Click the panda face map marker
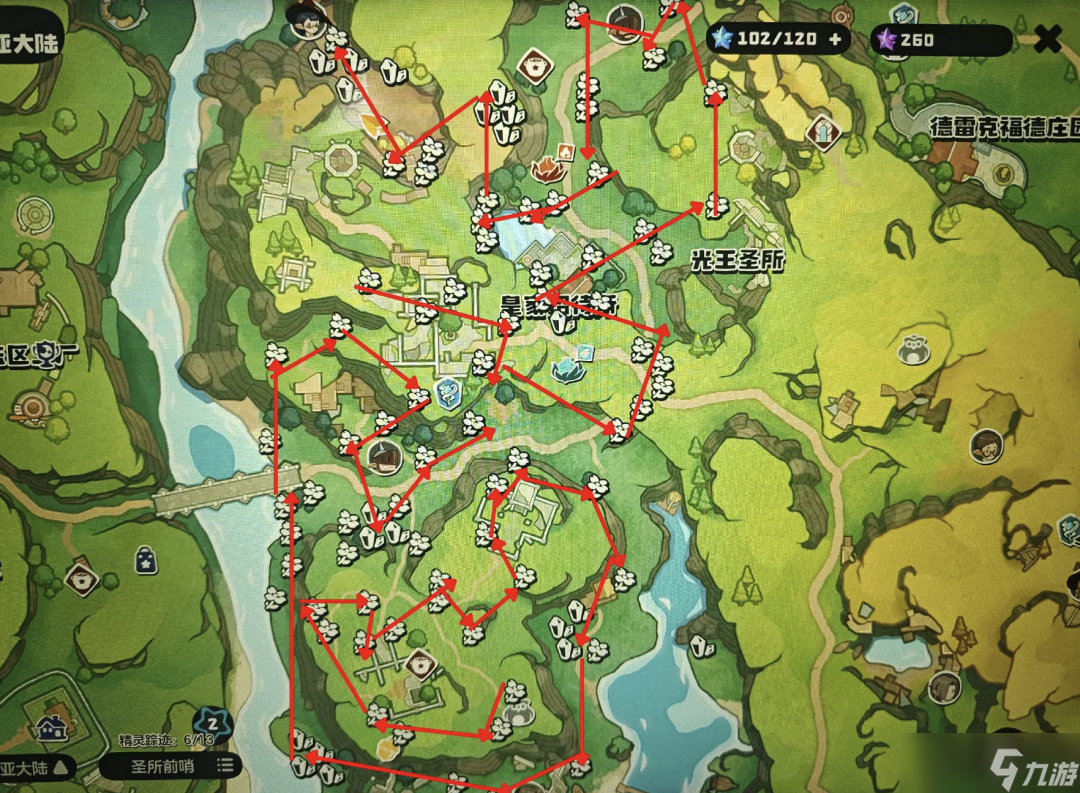1080x793 pixels. click(911, 350)
